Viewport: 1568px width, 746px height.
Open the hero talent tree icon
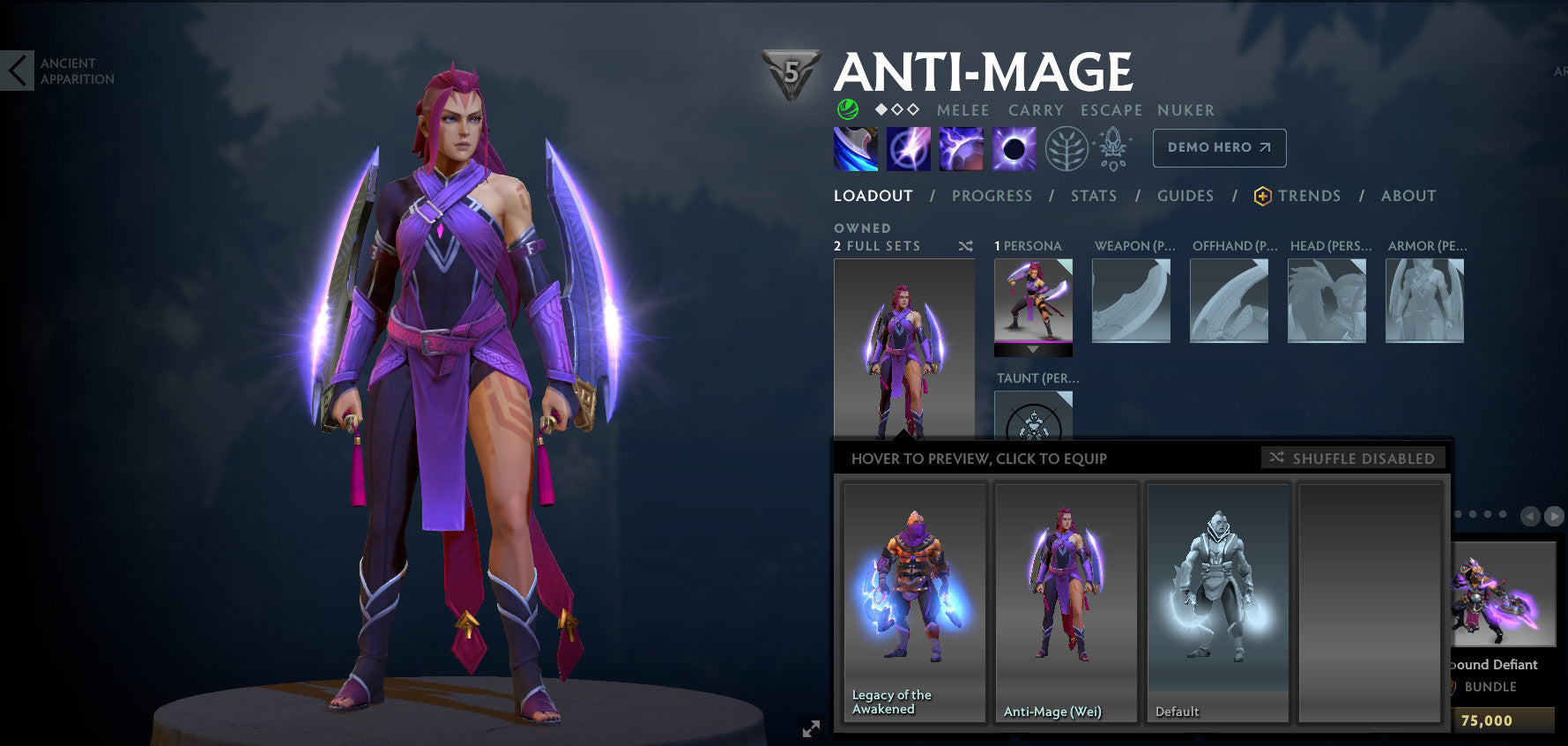[x=1066, y=147]
